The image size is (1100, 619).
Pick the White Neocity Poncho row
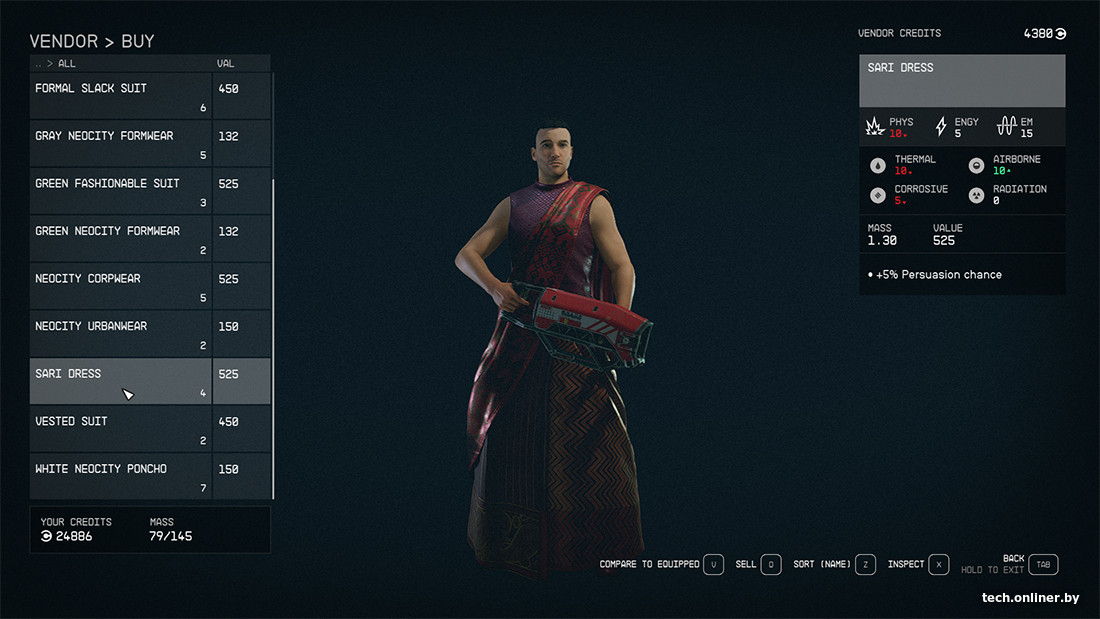tap(120, 476)
